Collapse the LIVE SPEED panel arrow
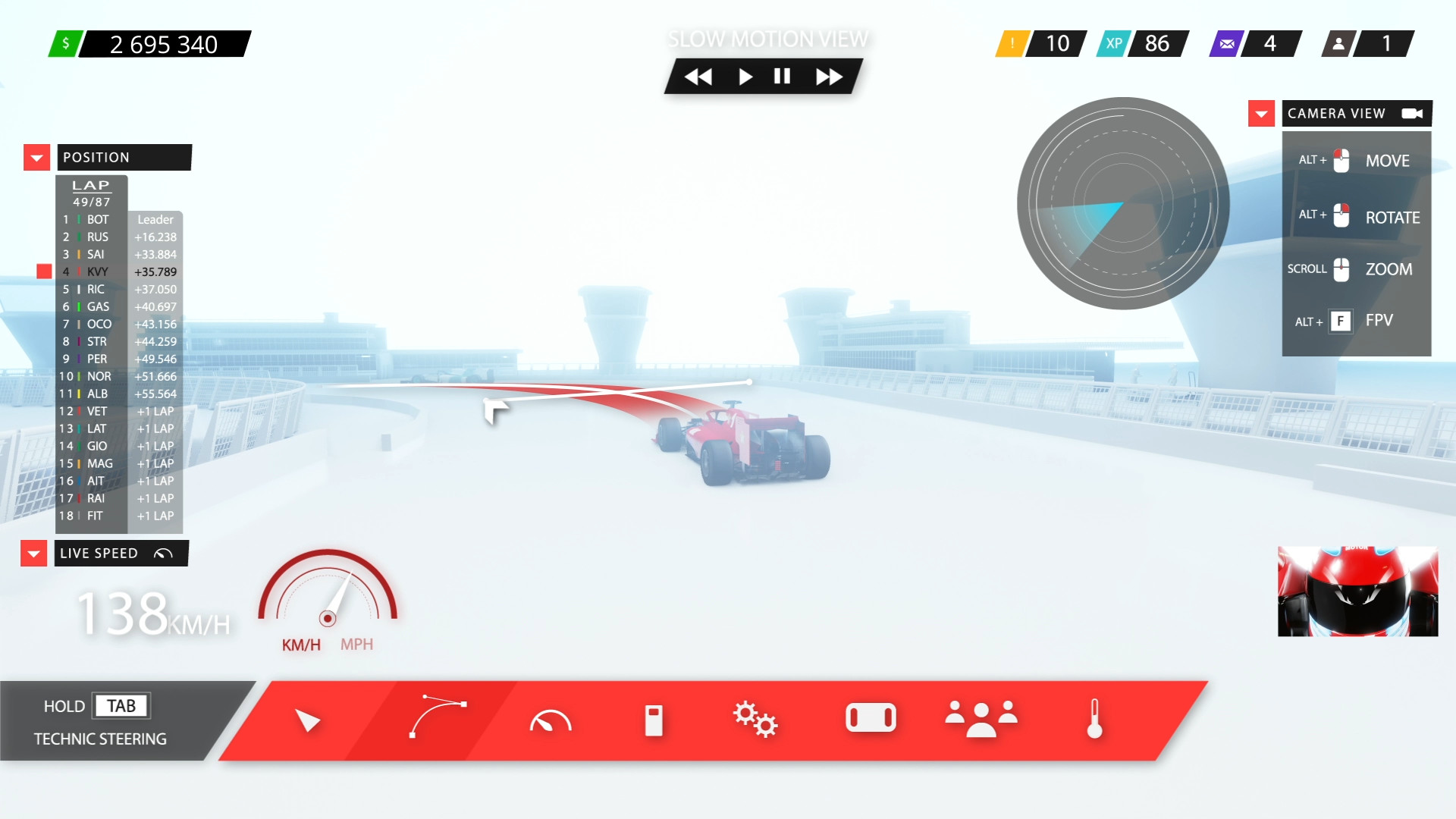 [x=33, y=553]
